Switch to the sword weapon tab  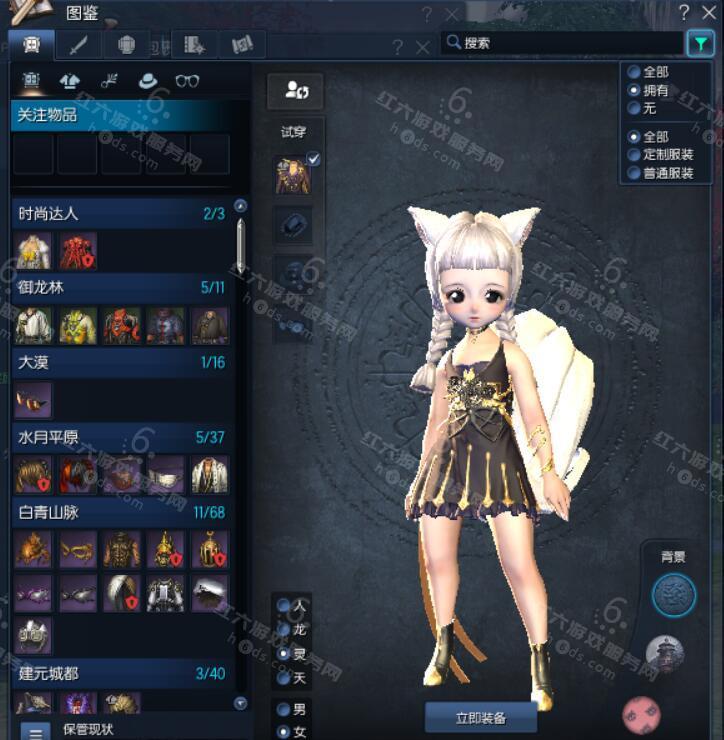pos(77,45)
